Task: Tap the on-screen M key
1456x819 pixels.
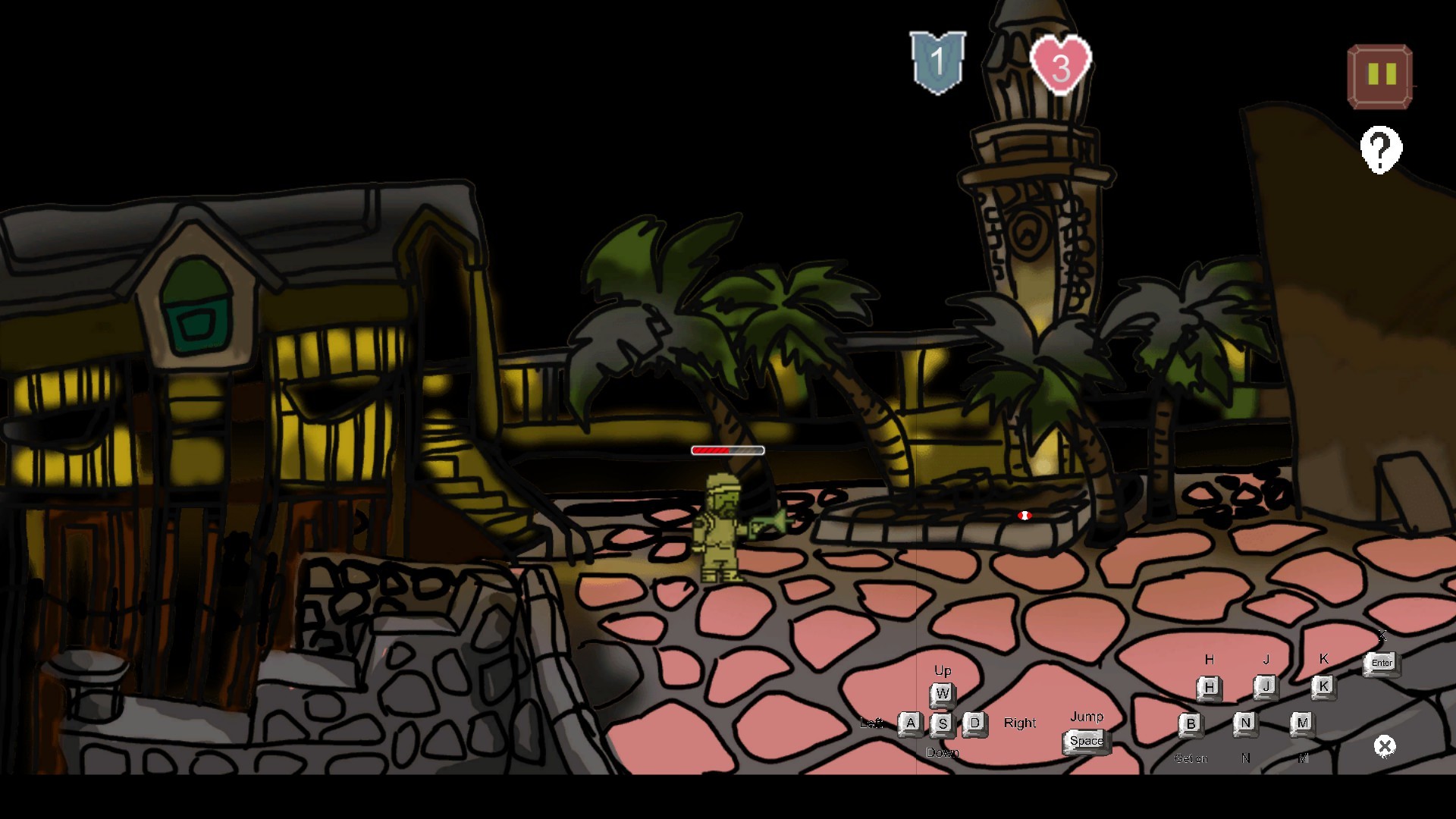Action: click(1304, 723)
